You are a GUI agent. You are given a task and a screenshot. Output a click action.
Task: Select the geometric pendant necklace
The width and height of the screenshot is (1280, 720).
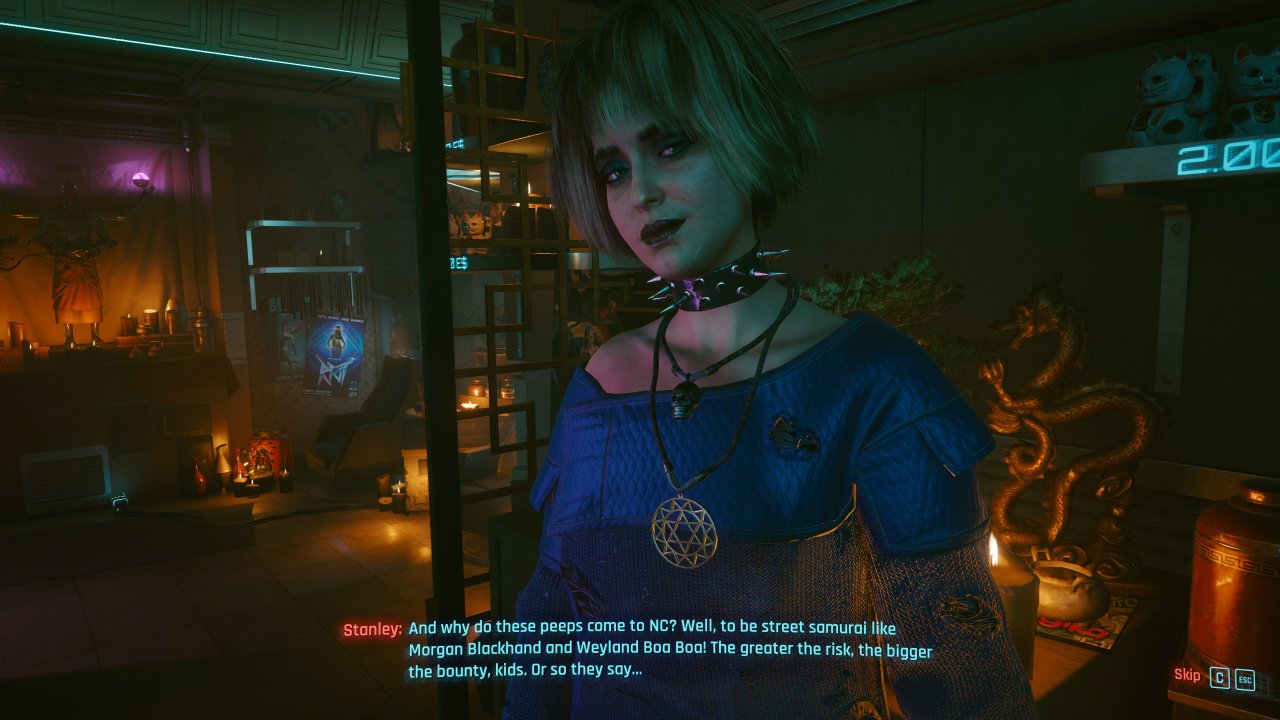(x=685, y=530)
